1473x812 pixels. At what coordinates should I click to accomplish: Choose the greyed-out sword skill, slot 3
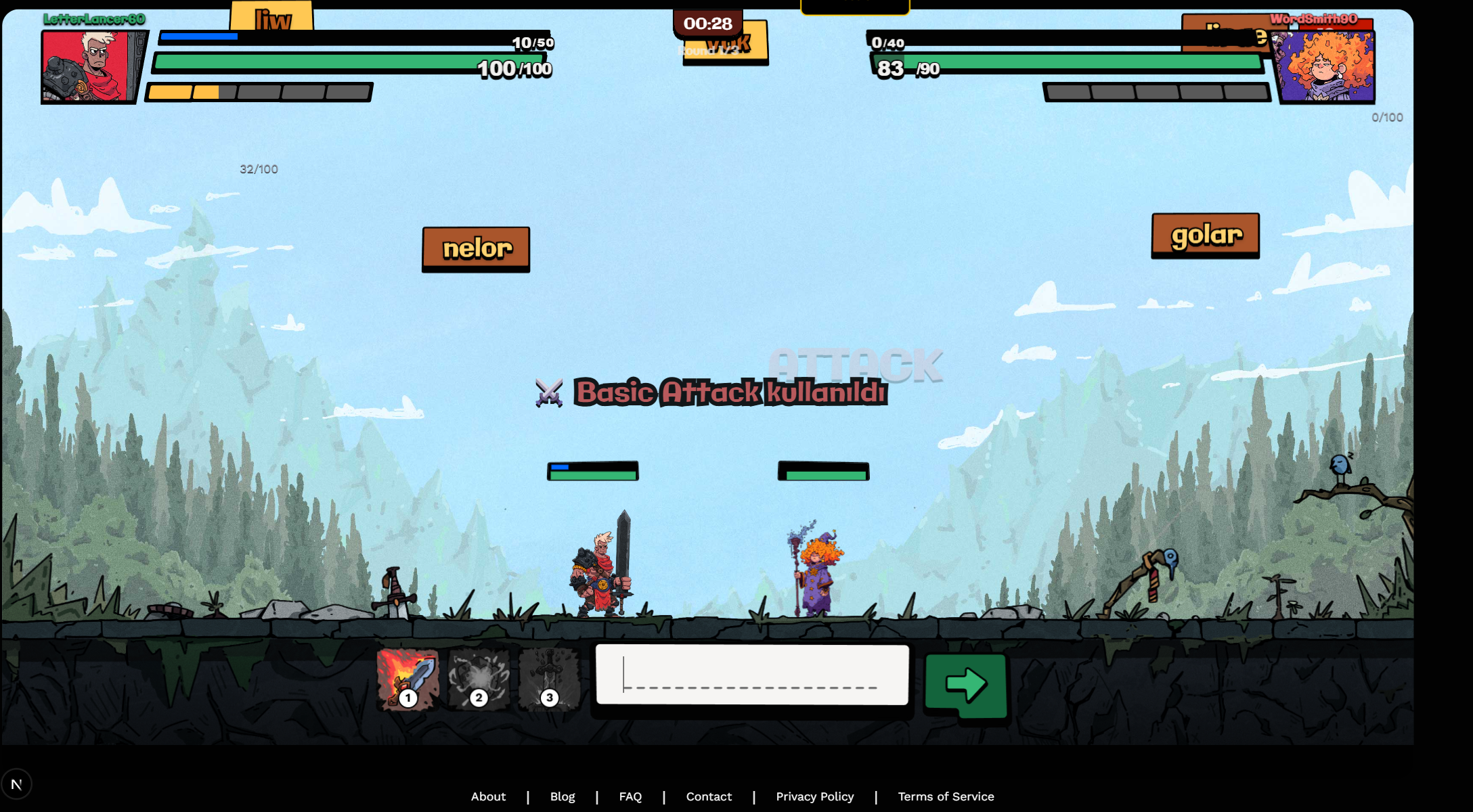click(549, 679)
